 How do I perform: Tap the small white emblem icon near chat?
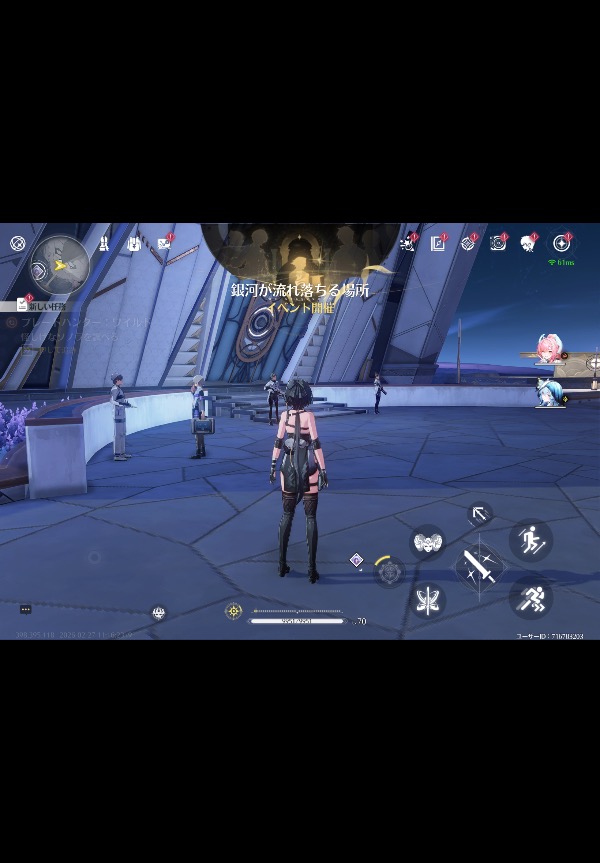[158, 613]
